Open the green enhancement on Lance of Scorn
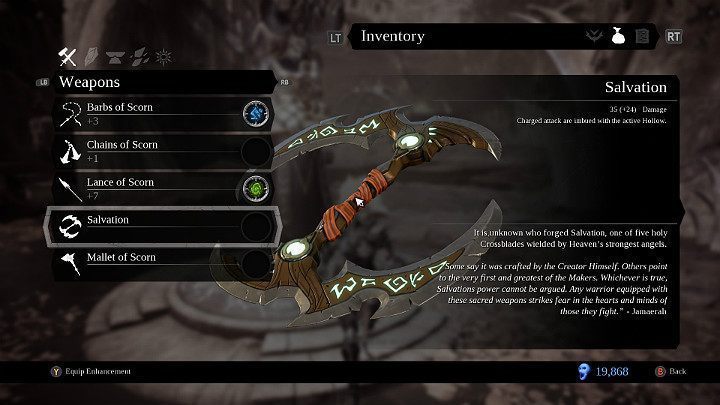Screen dimensions: 720x405 (x=257, y=188)
